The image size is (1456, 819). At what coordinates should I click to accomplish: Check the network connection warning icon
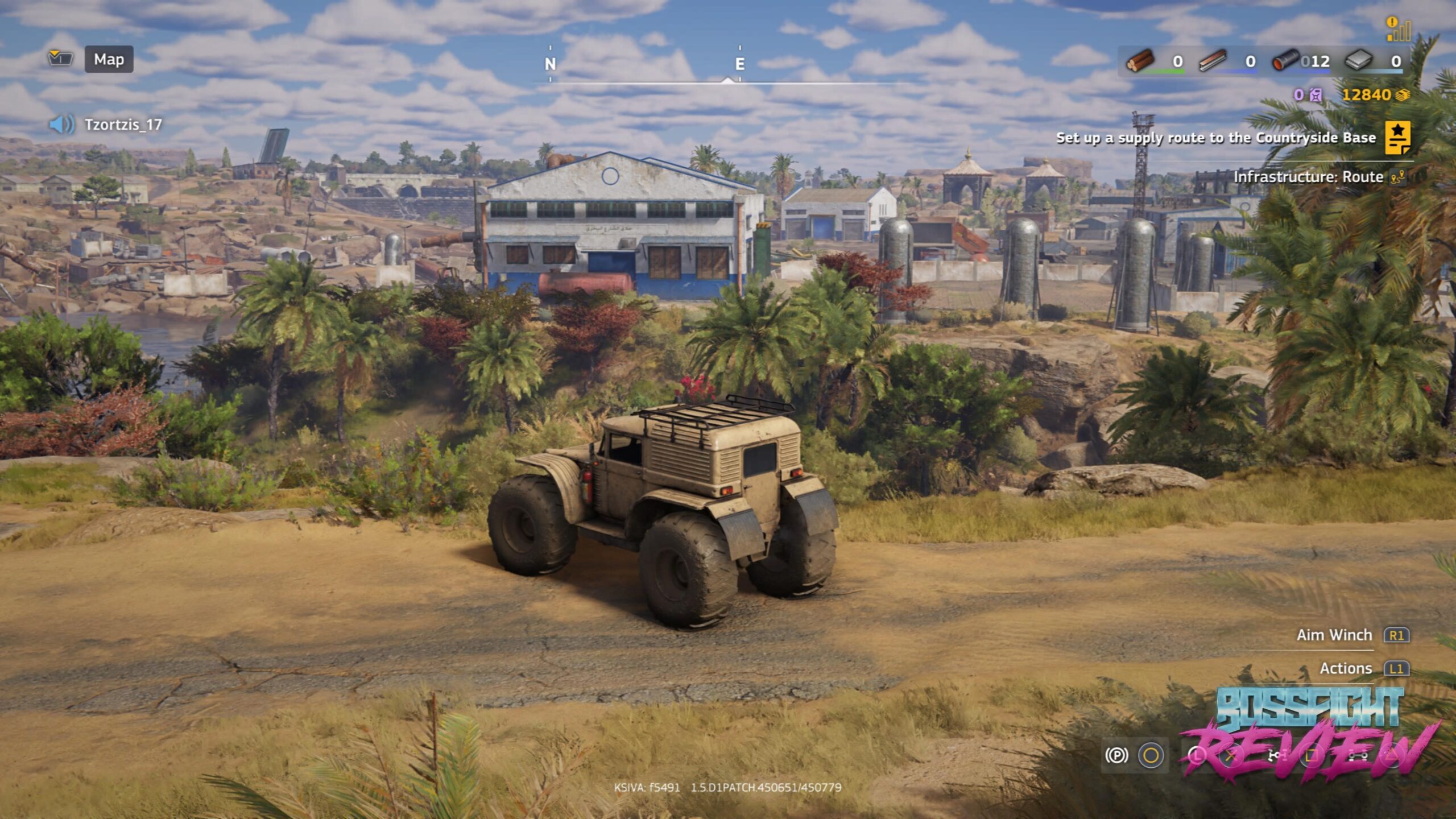click(1398, 30)
